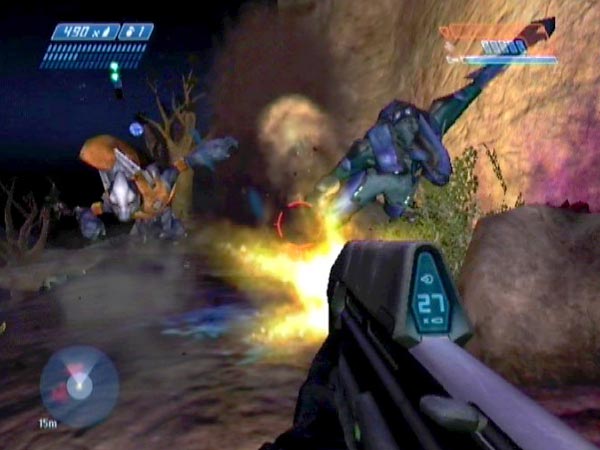The width and height of the screenshot is (600, 450).
Task: Select the grenade icon in the HUD
Action: [x=128, y=32]
